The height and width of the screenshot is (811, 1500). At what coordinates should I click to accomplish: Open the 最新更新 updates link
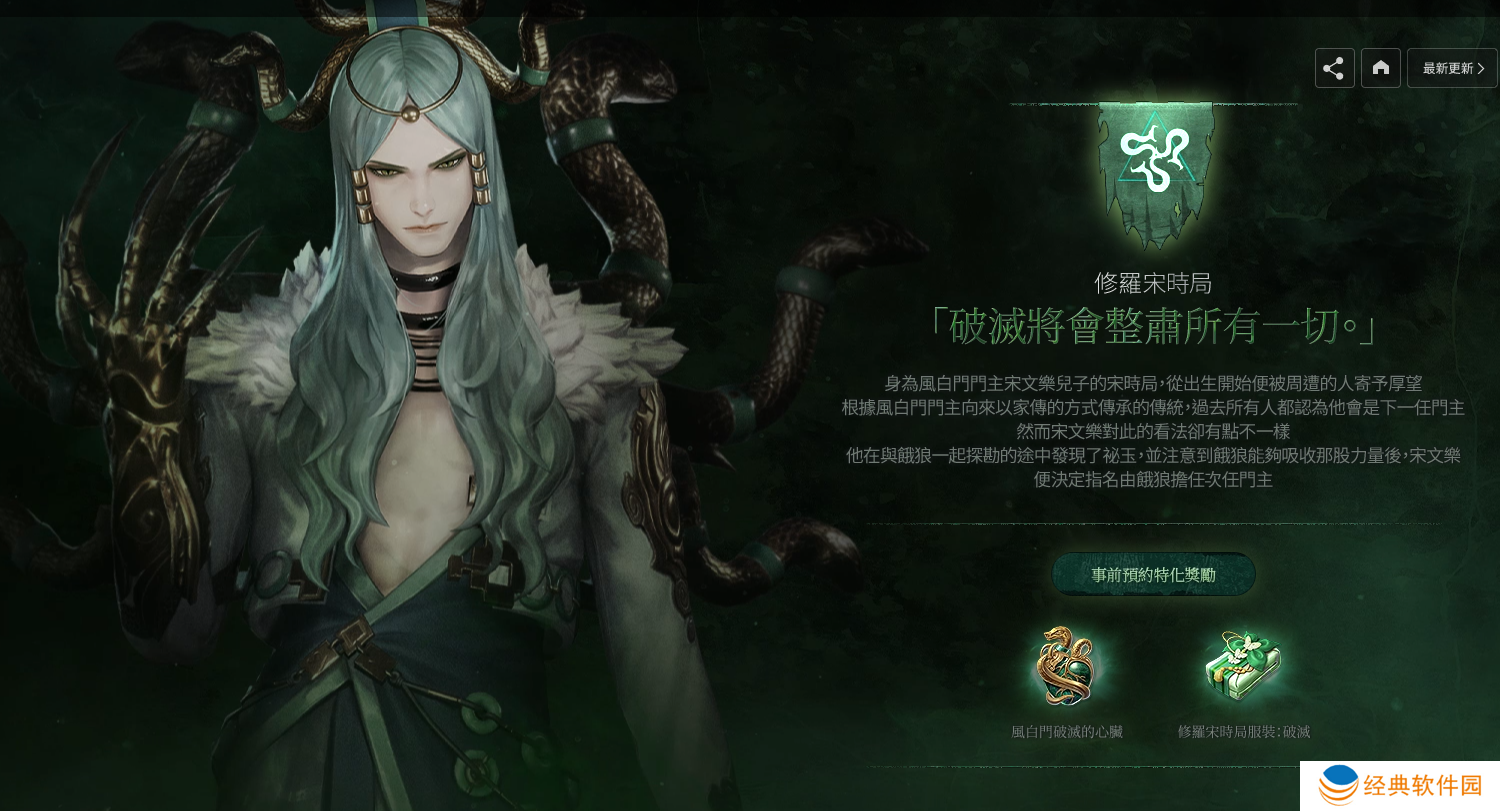(1452, 68)
